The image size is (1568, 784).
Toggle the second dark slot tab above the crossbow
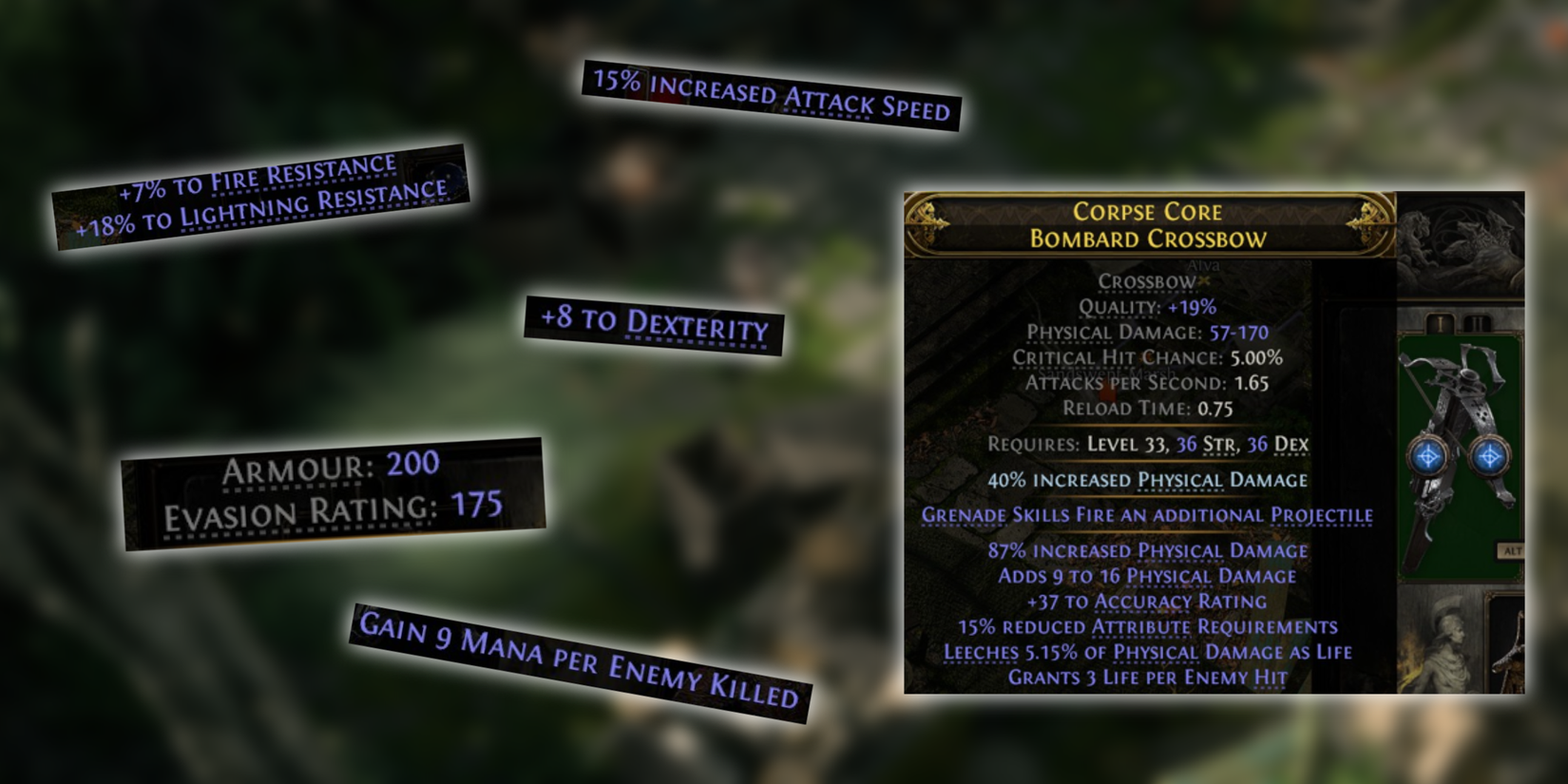tap(1477, 322)
